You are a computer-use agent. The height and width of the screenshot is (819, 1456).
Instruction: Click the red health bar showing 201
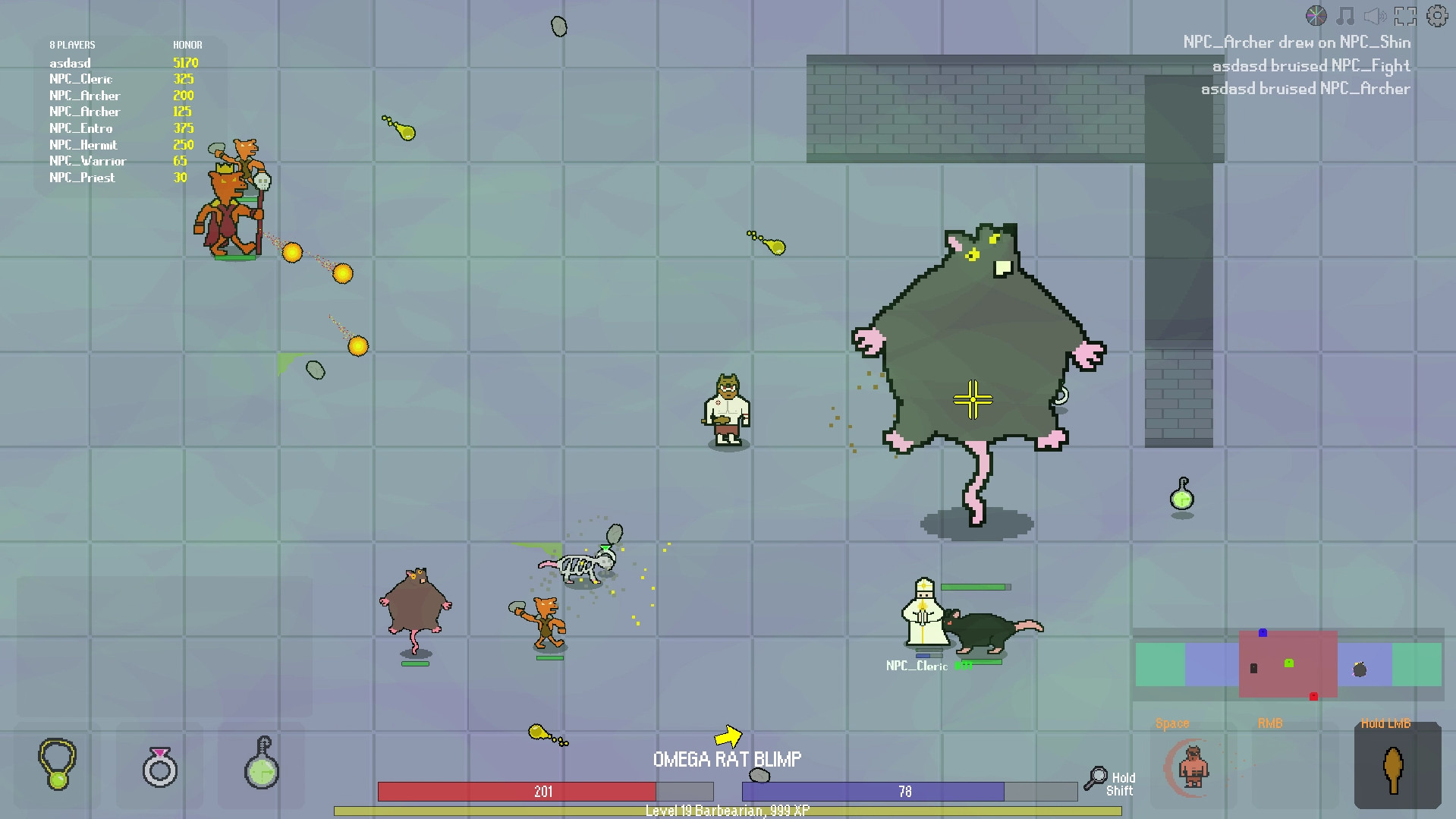tap(543, 791)
